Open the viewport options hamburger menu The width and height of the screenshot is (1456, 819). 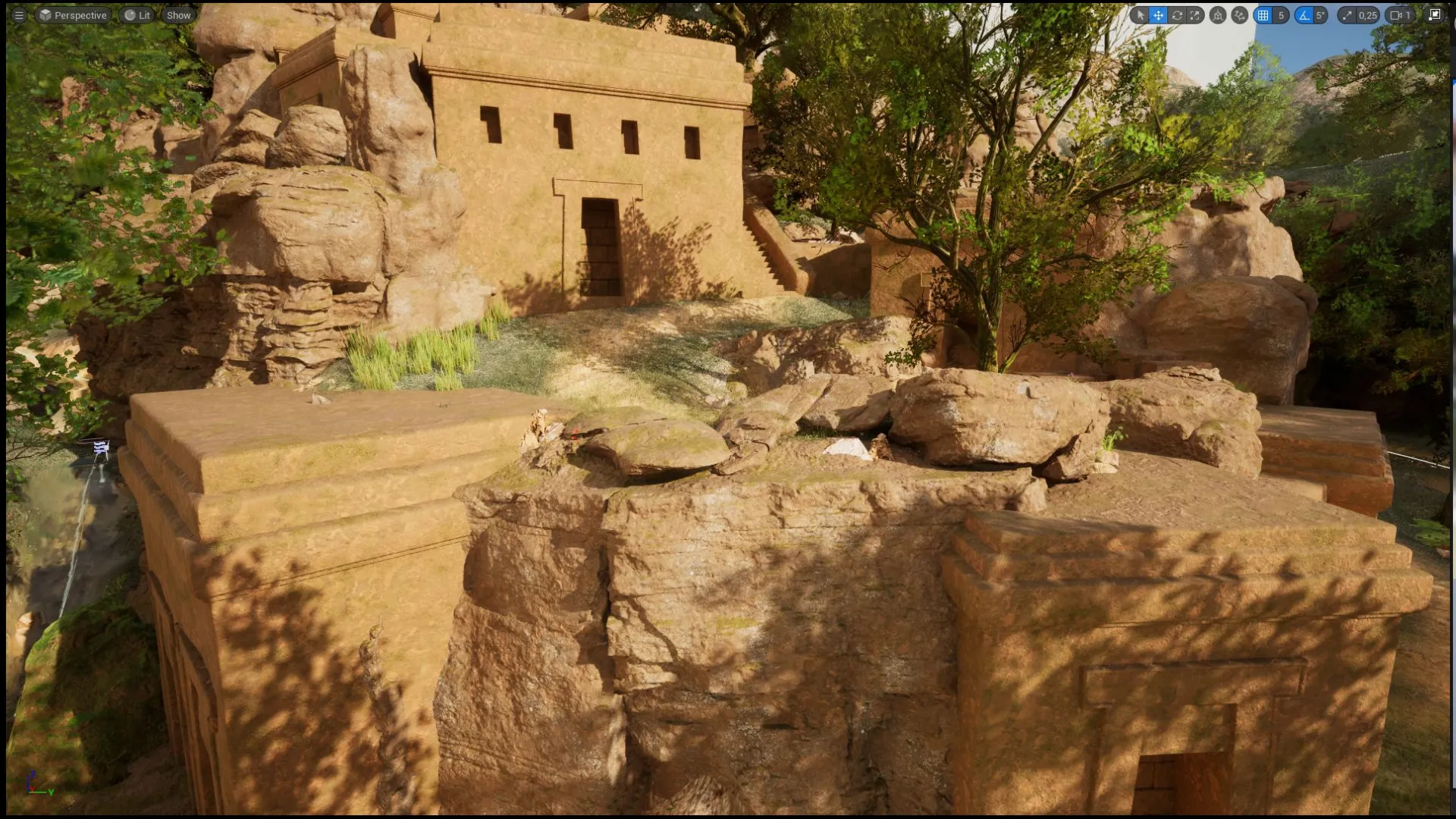19,14
